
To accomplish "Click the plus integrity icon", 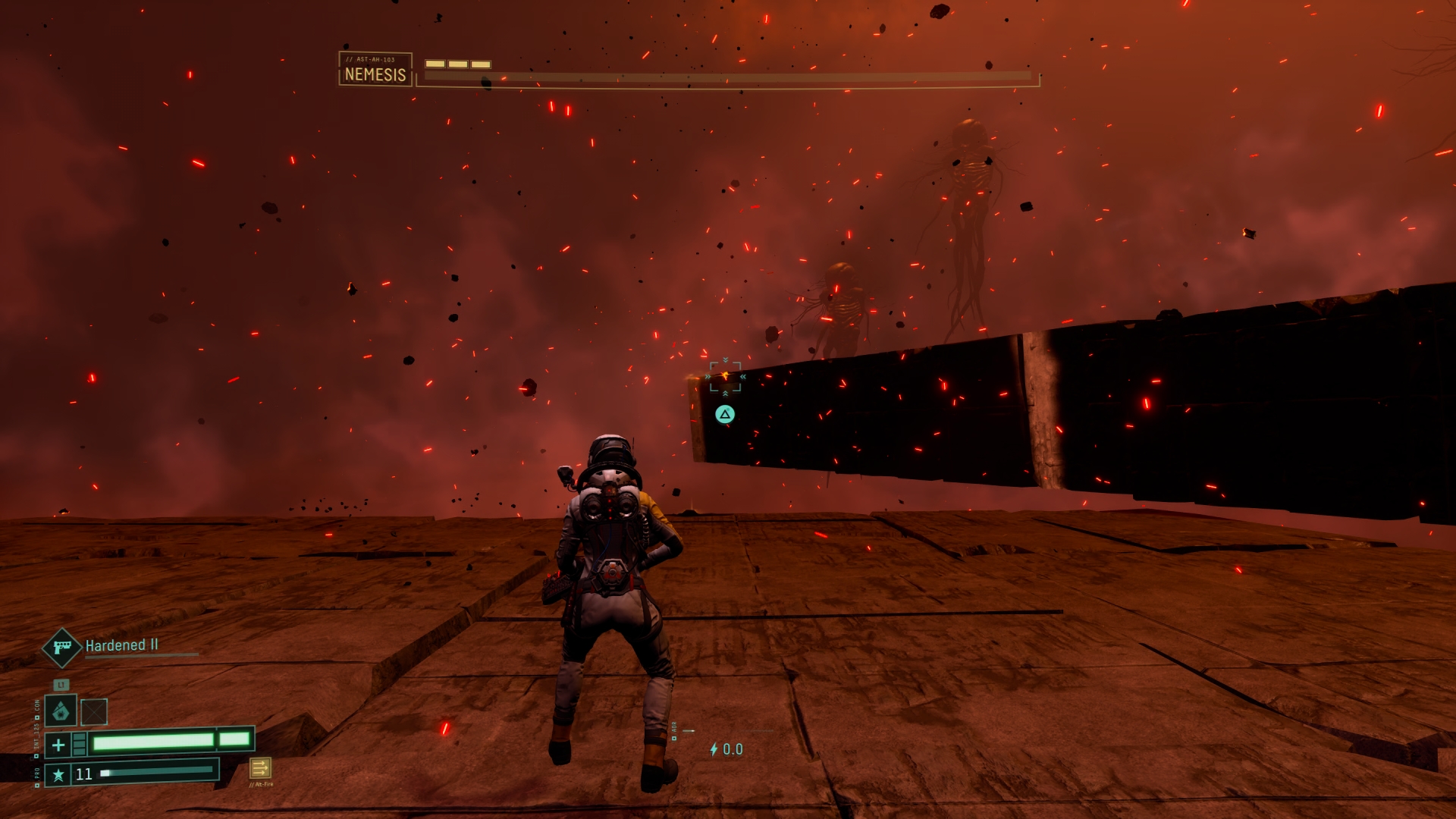I will click(x=58, y=745).
